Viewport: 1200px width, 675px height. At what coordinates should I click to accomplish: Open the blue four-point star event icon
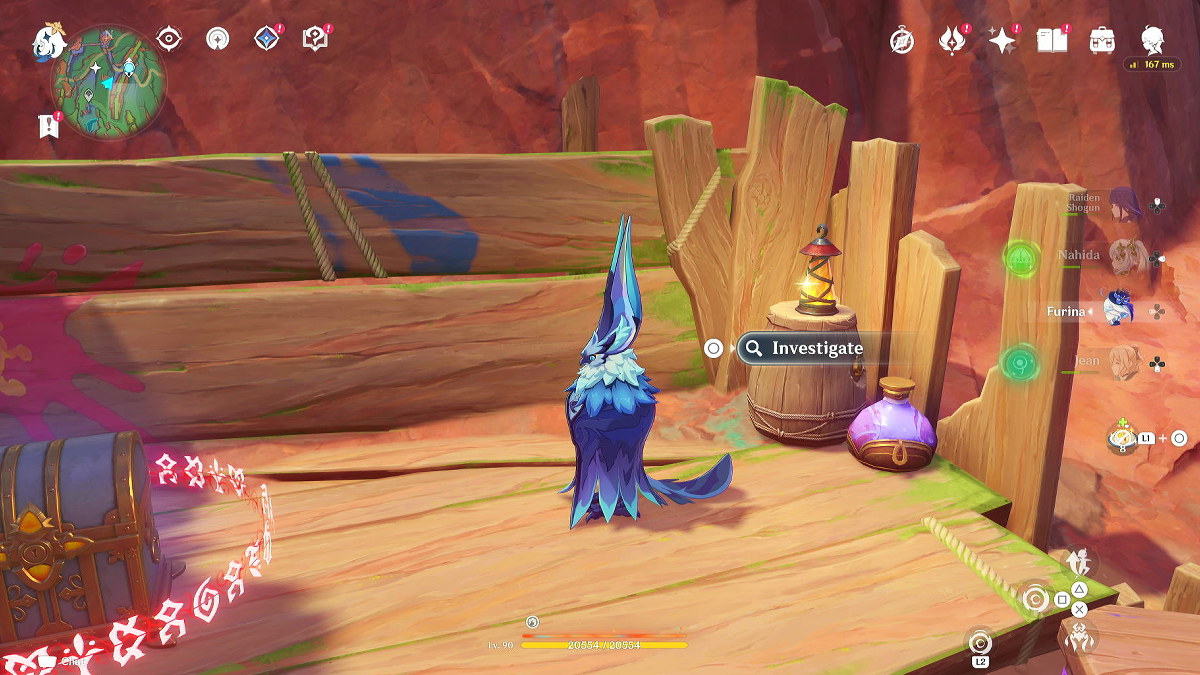[x=266, y=39]
